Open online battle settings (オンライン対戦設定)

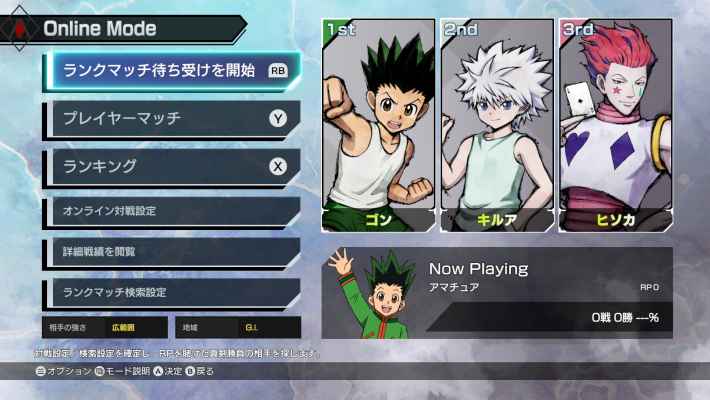[x=172, y=211]
